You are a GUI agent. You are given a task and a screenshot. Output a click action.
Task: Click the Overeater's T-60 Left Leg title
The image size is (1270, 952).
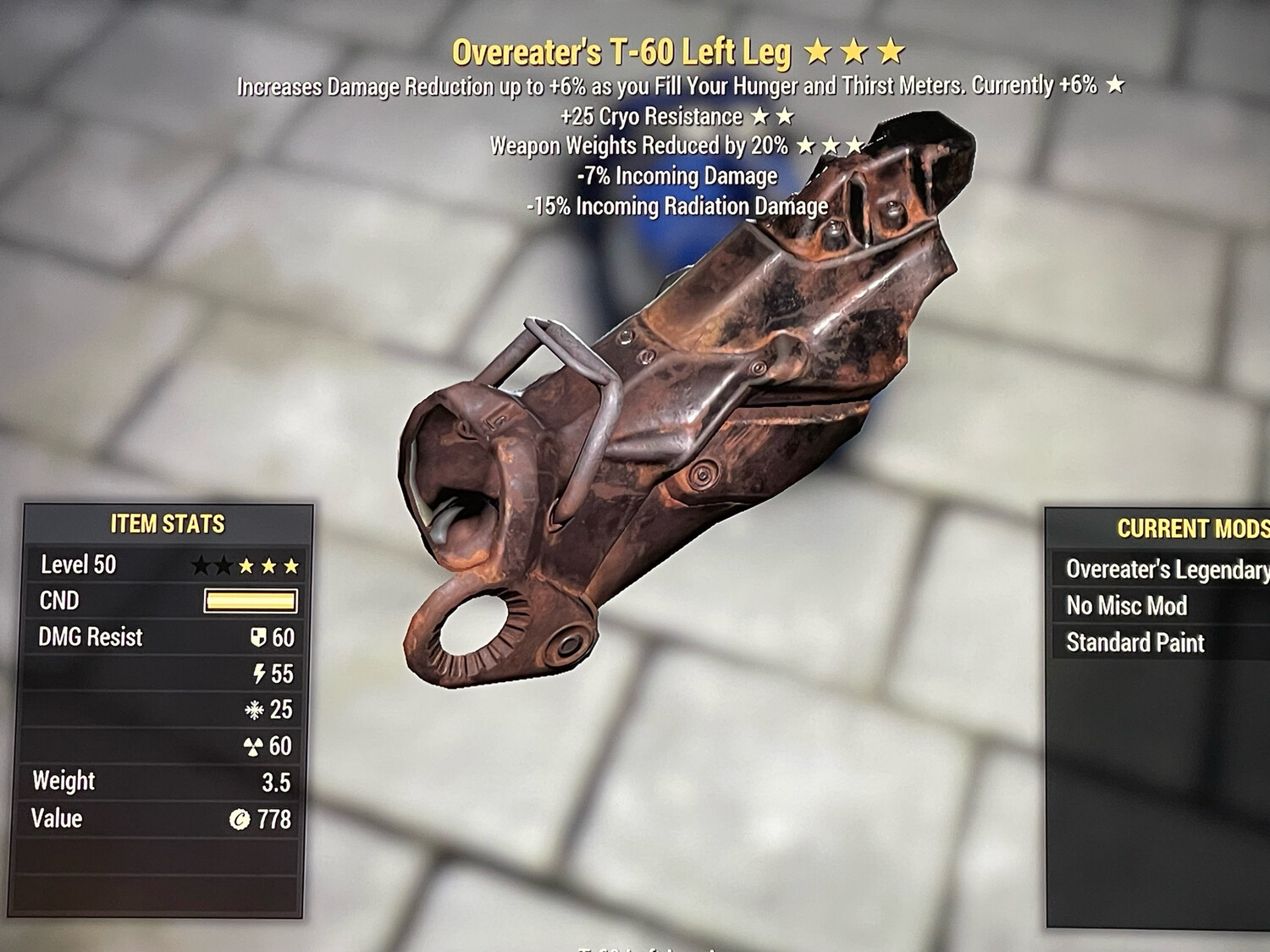click(x=621, y=52)
